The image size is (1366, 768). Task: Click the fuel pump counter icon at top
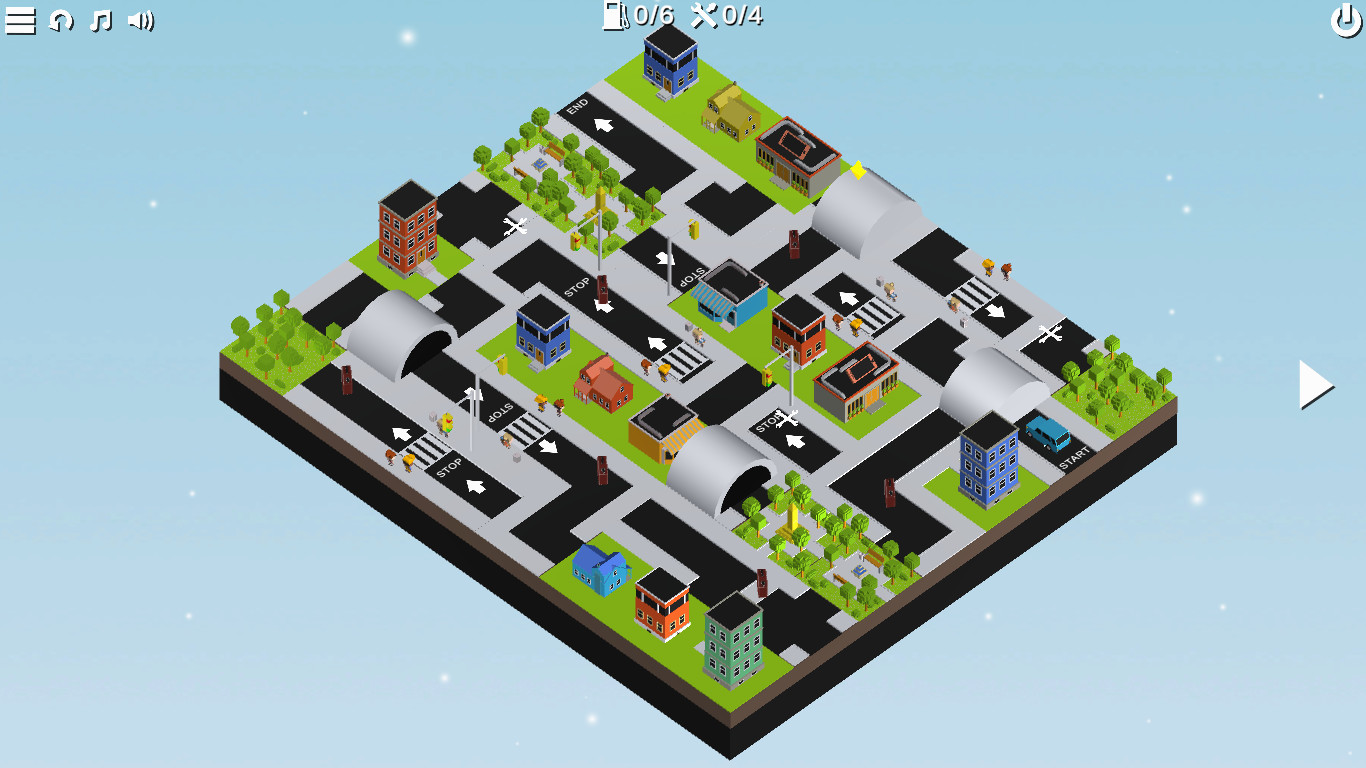(x=615, y=16)
